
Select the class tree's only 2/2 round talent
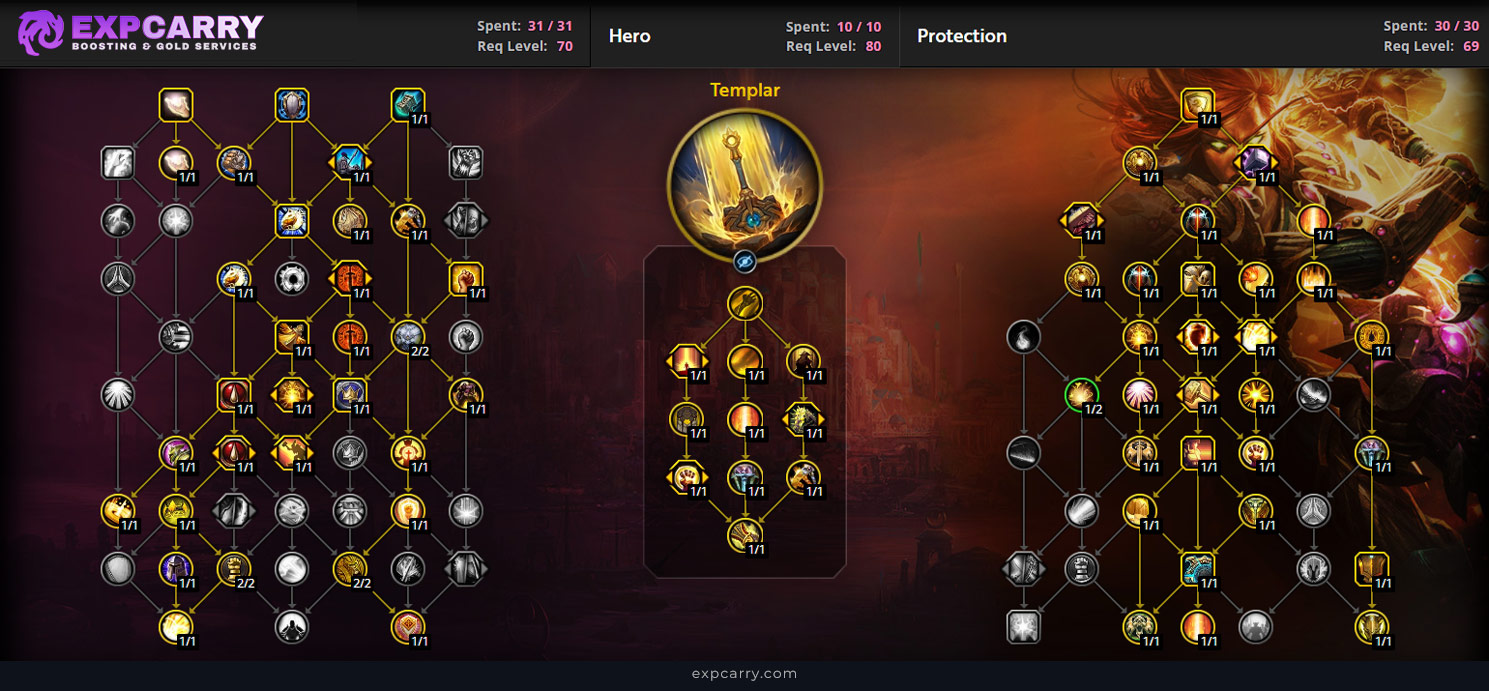(x=408, y=337)
